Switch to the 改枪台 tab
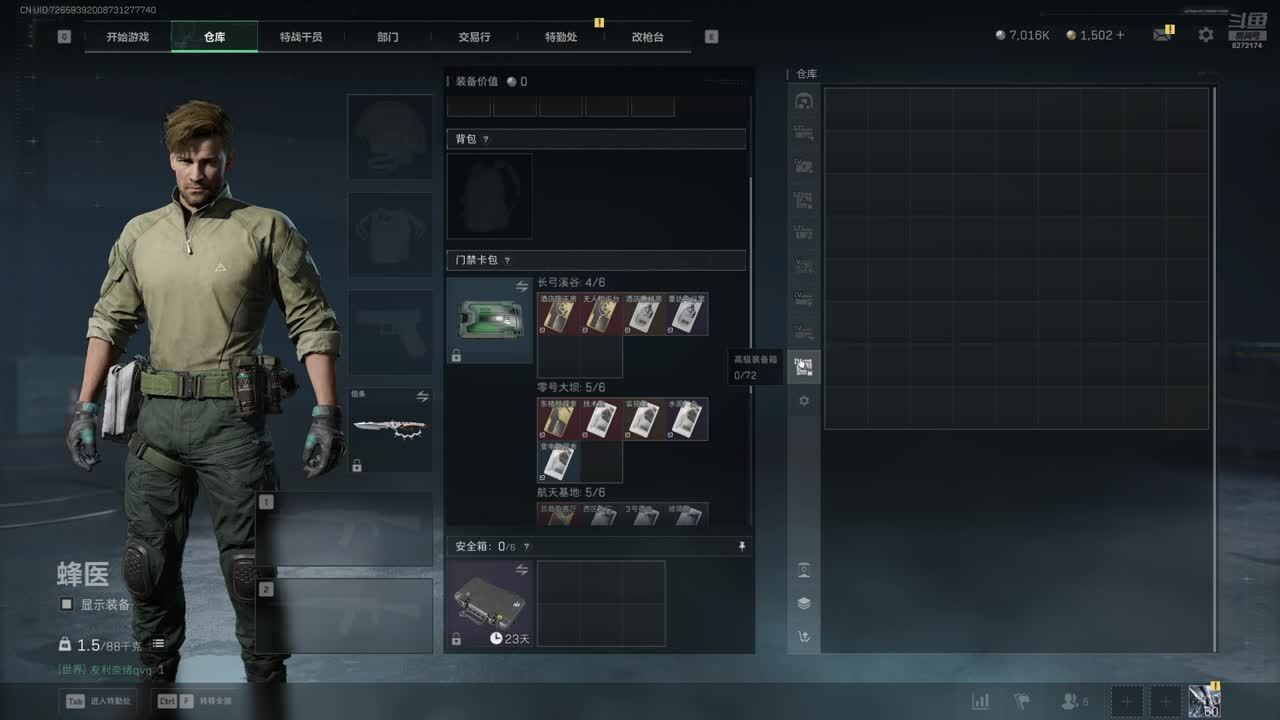Screen dimensions: 1280x720 pyautogui.click(x=647, y=37)
